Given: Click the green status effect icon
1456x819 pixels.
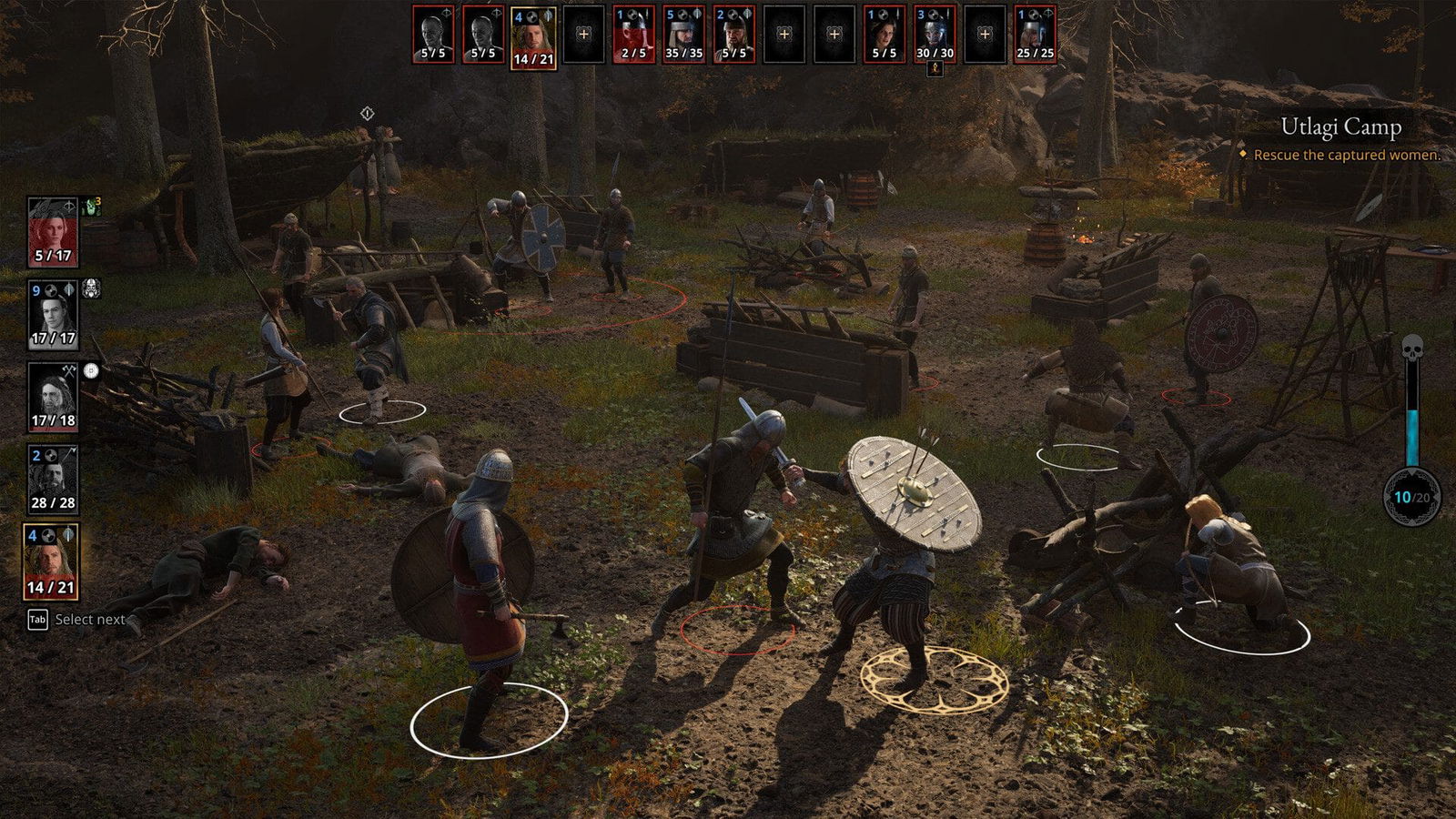Looking at the screenshot, I should click(92, 207).
